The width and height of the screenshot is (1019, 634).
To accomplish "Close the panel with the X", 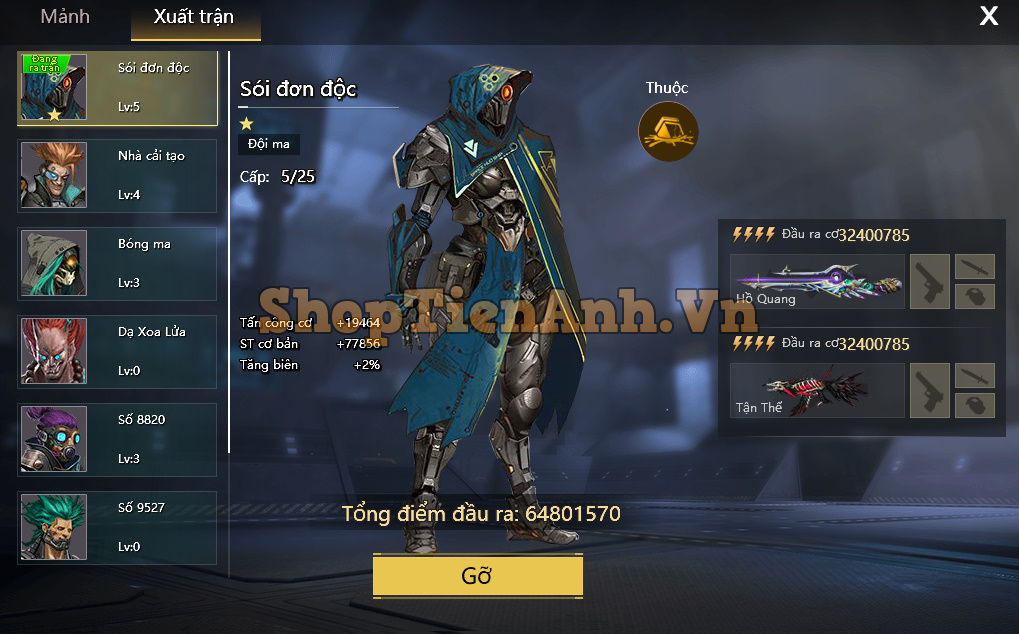I will point(988,16).
